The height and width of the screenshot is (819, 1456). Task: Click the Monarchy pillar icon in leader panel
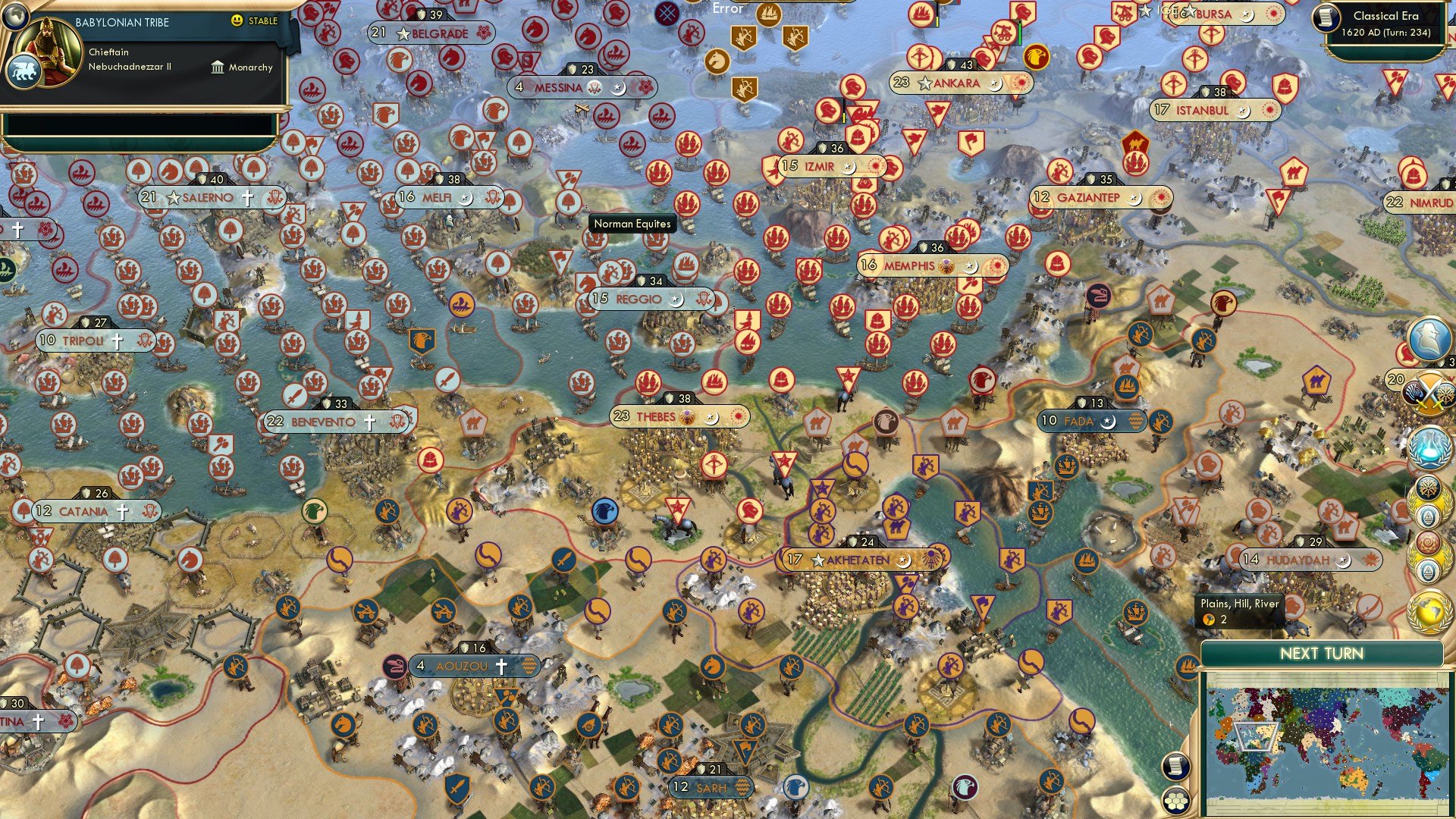[x=217, y=67]
